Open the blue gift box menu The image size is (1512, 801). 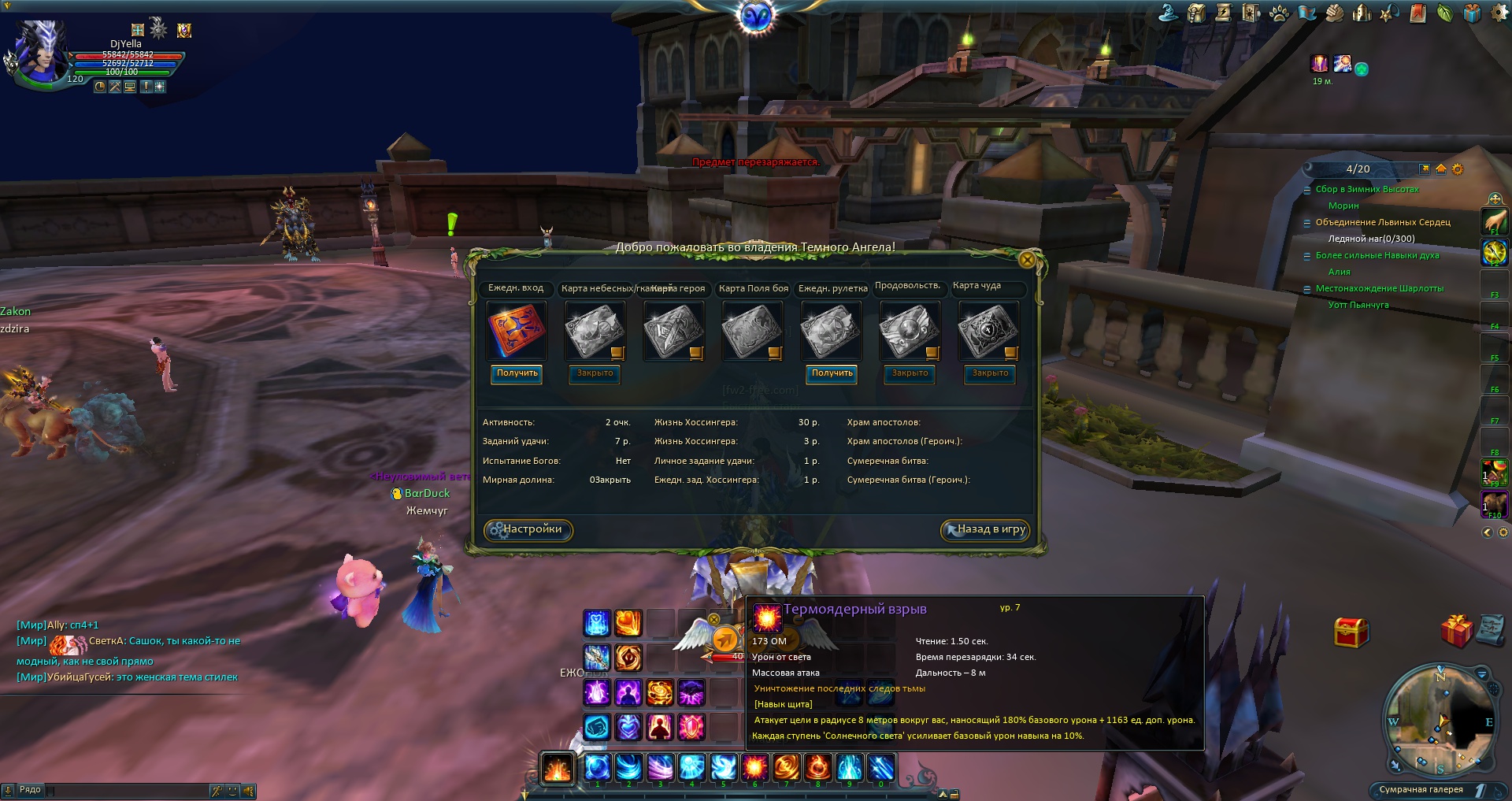(1472, 13)
